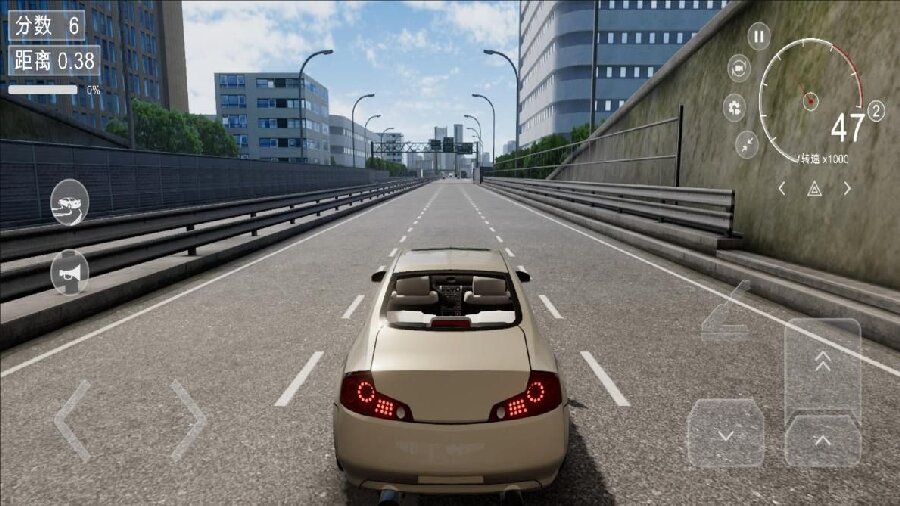This screenshot has width=900, height=506.
Task: Activate the left turn signal arrow
Action: click(782, 188)
